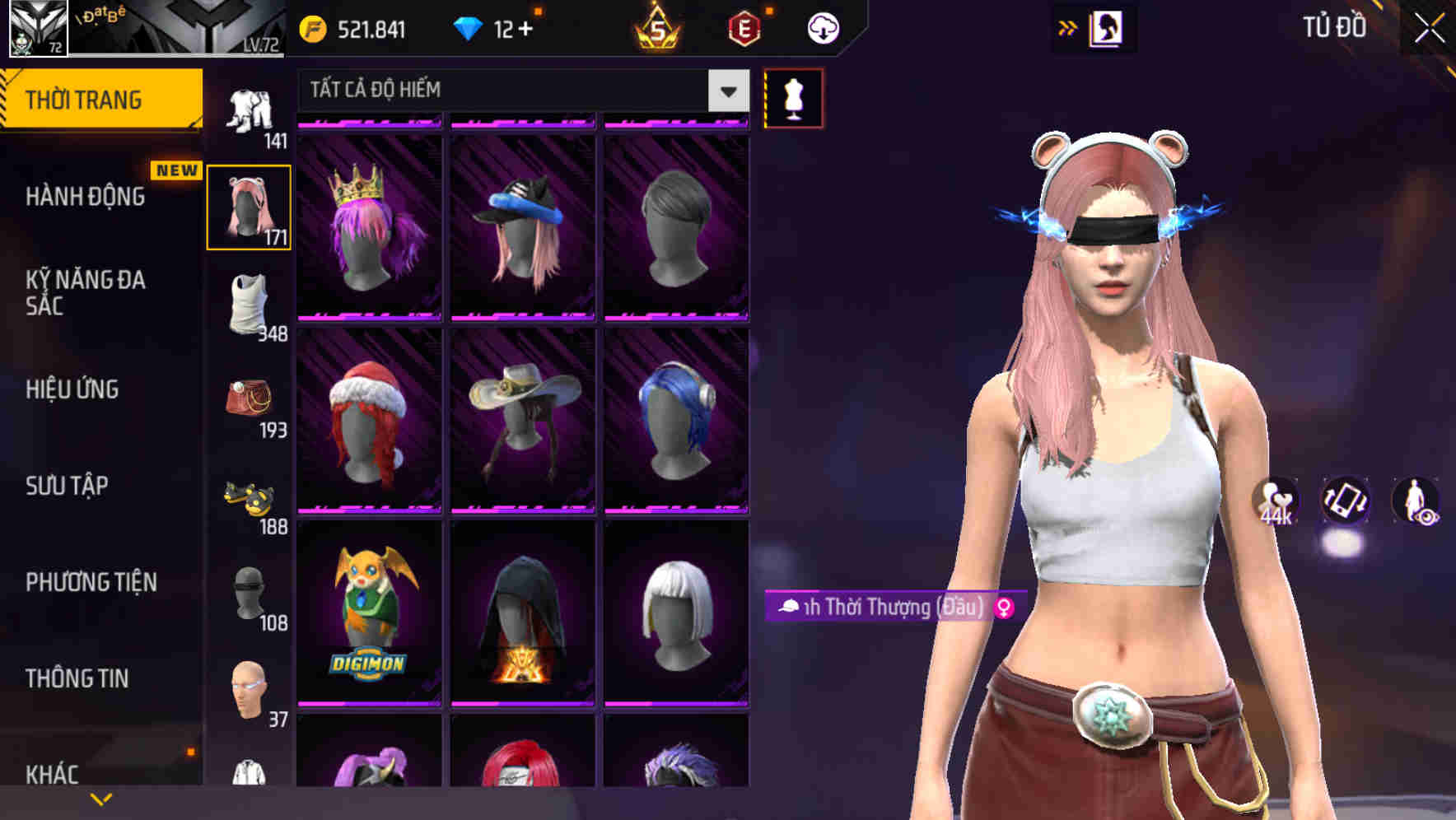Click the rotate device icon near the character
This screenshot has width=1456, height=820.
(x=1346, y=503)
